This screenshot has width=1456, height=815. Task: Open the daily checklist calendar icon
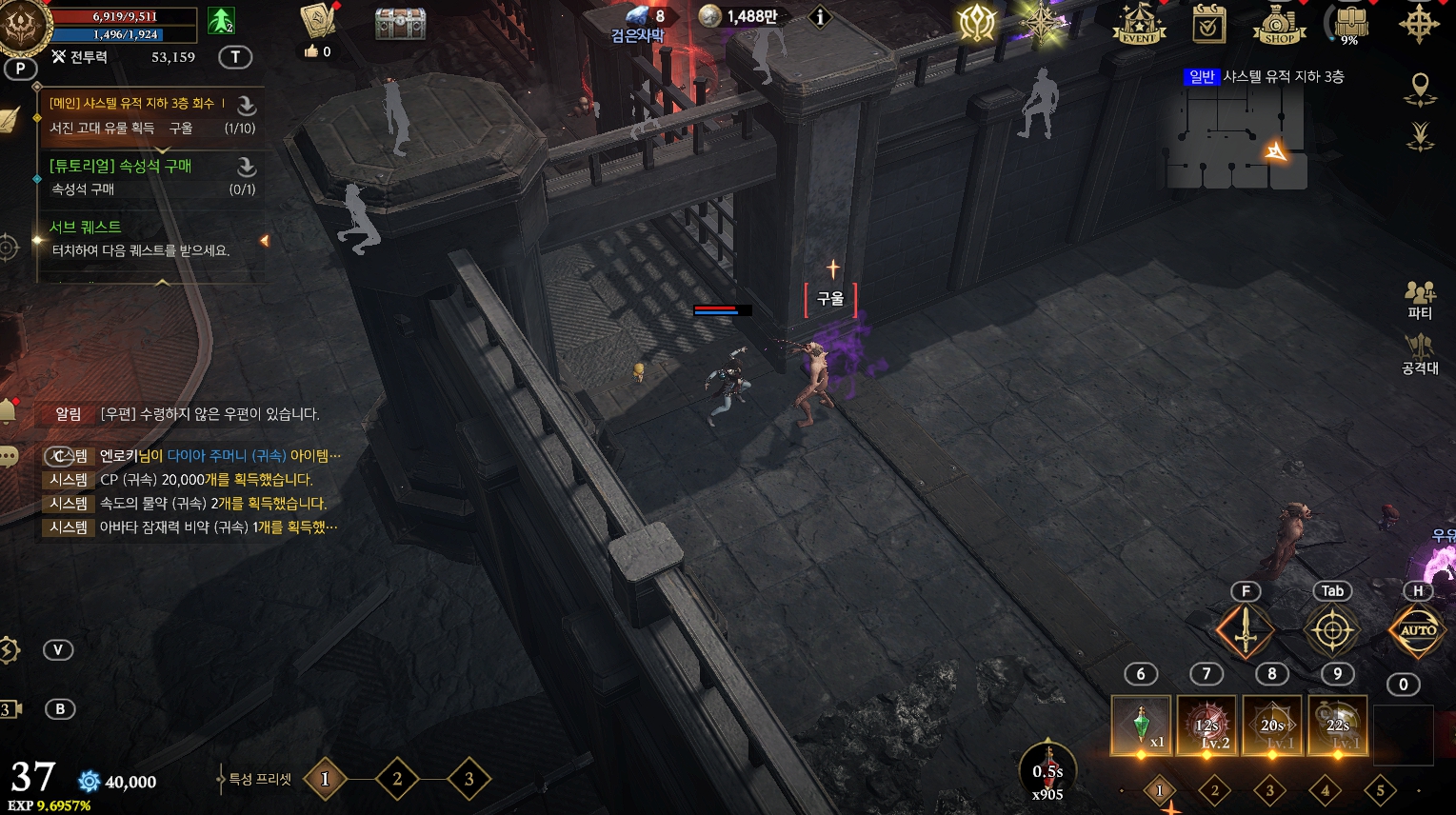(1207, 24)
